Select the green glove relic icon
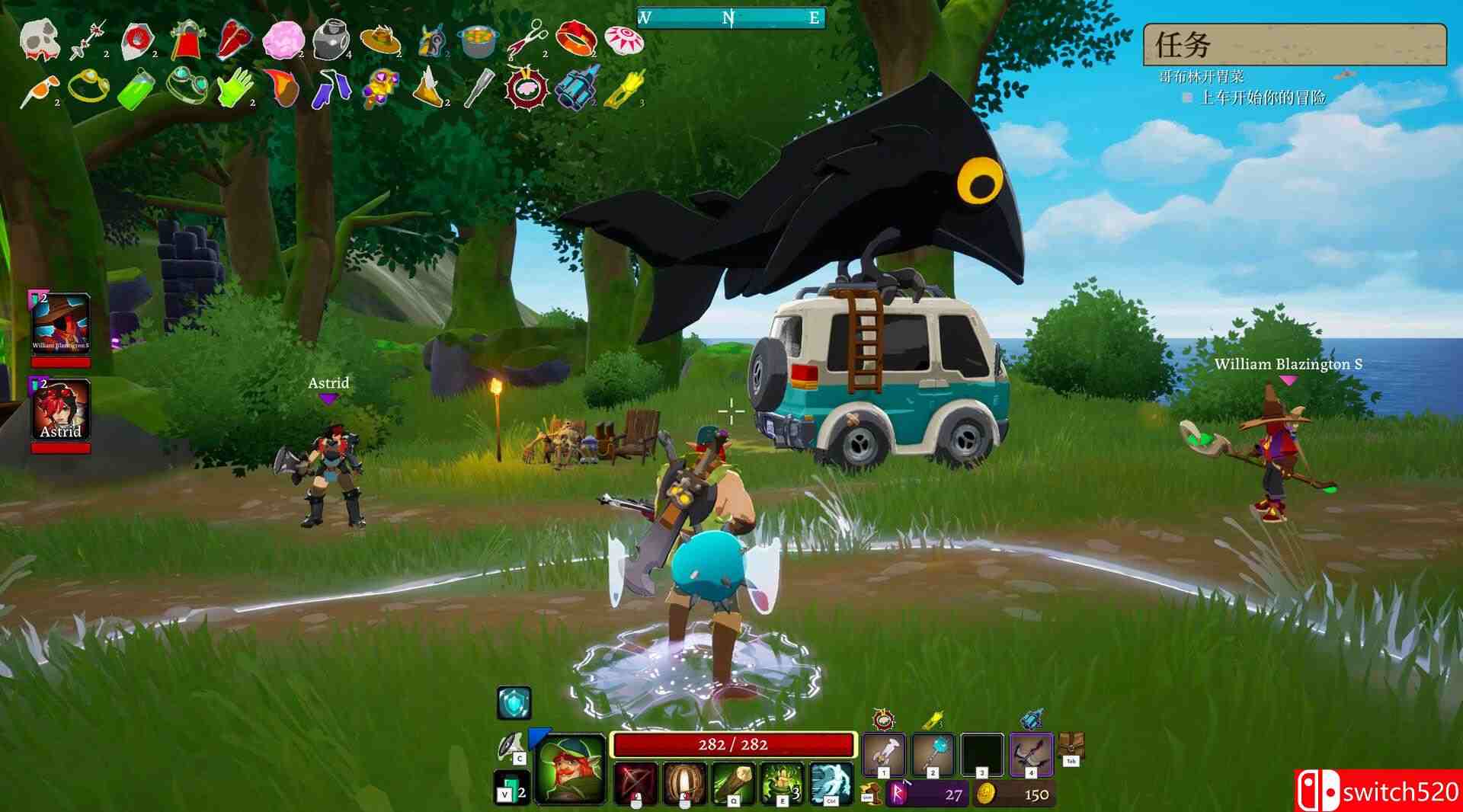 [x=234, y=88]
